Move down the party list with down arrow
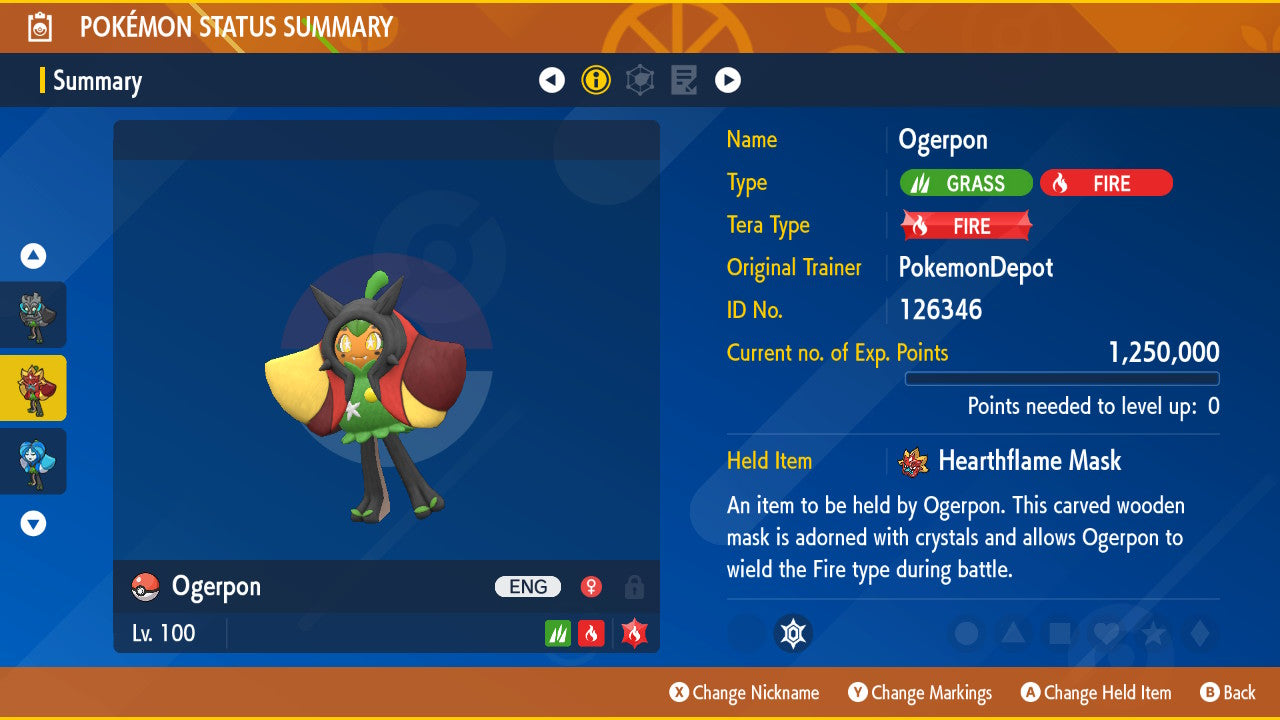The width and height of the screenshot is (1280, 720). click(x=33, y=523)
